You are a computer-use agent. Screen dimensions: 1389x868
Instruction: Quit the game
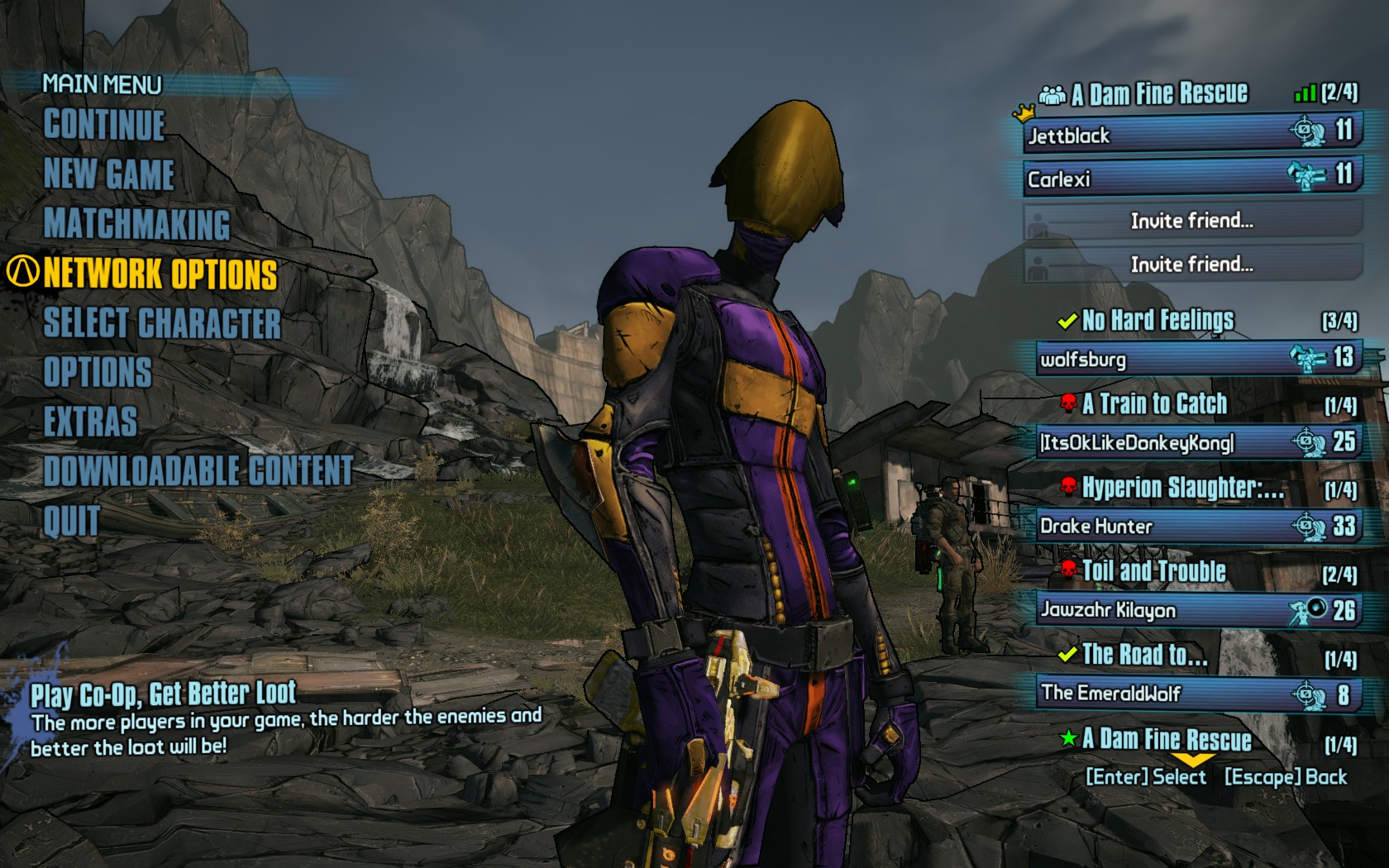(x=71, y=521)
